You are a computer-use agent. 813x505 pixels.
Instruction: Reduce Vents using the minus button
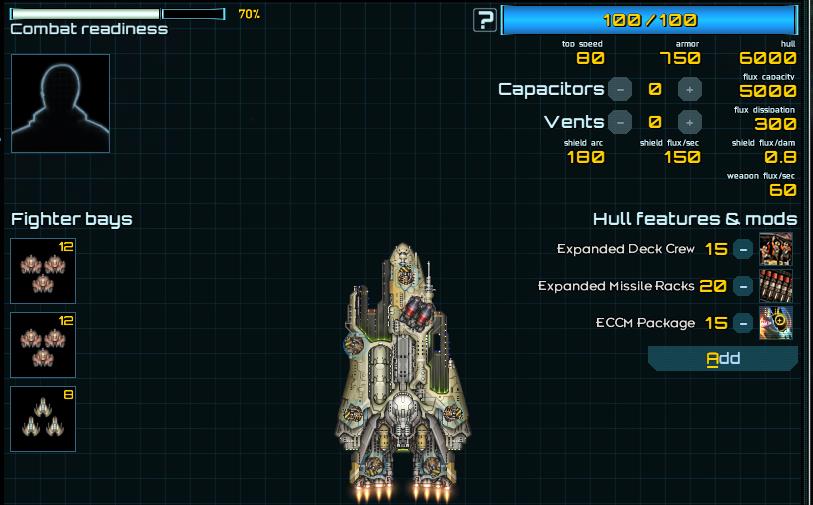pos(620,122)
